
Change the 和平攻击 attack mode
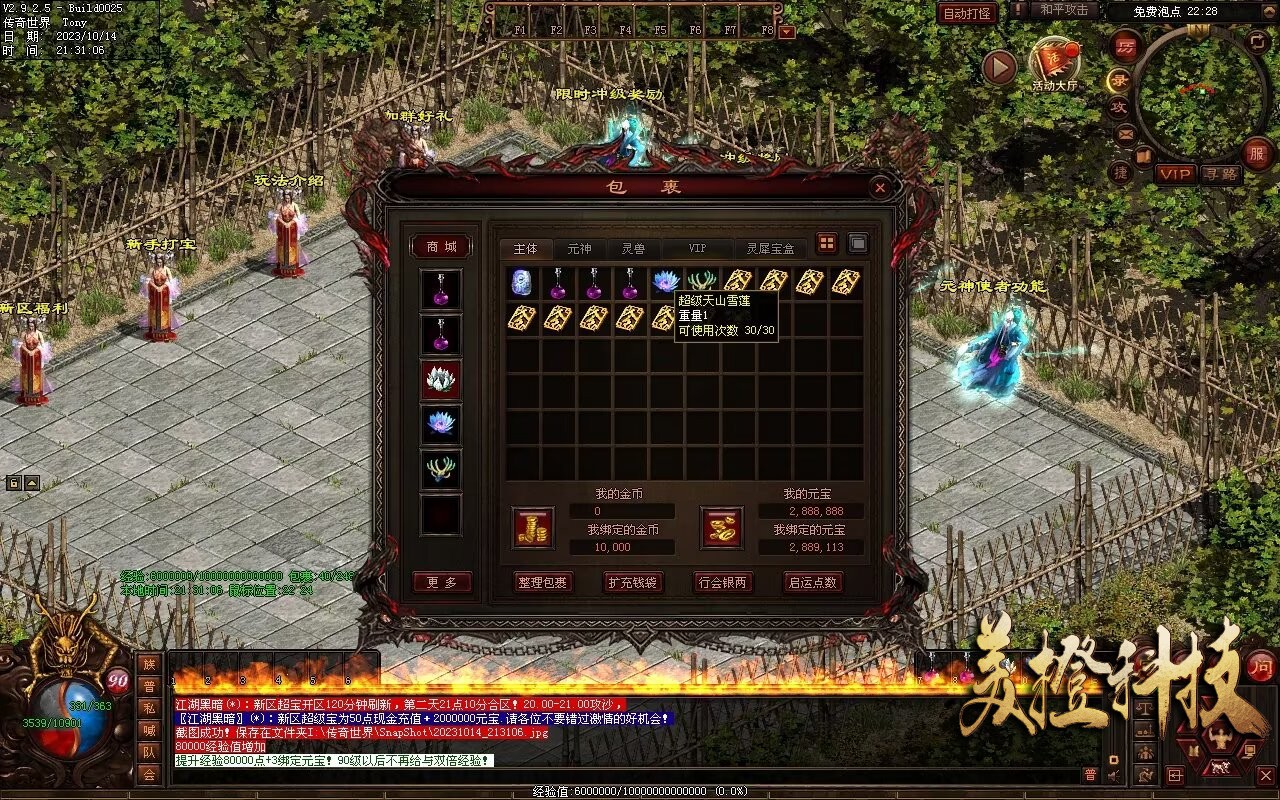1063,10
